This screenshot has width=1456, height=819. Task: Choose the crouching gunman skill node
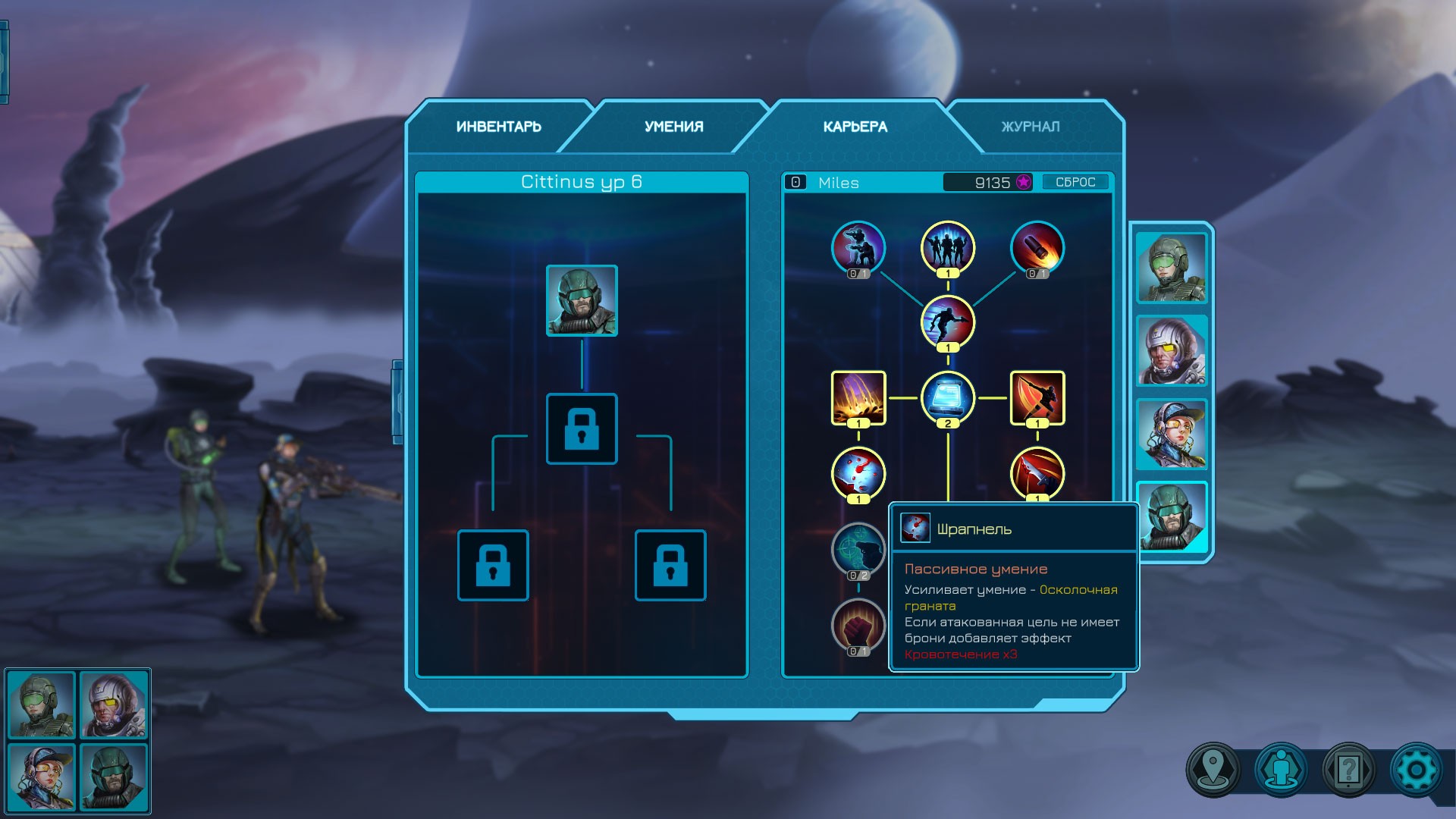[x=858, y=247]
